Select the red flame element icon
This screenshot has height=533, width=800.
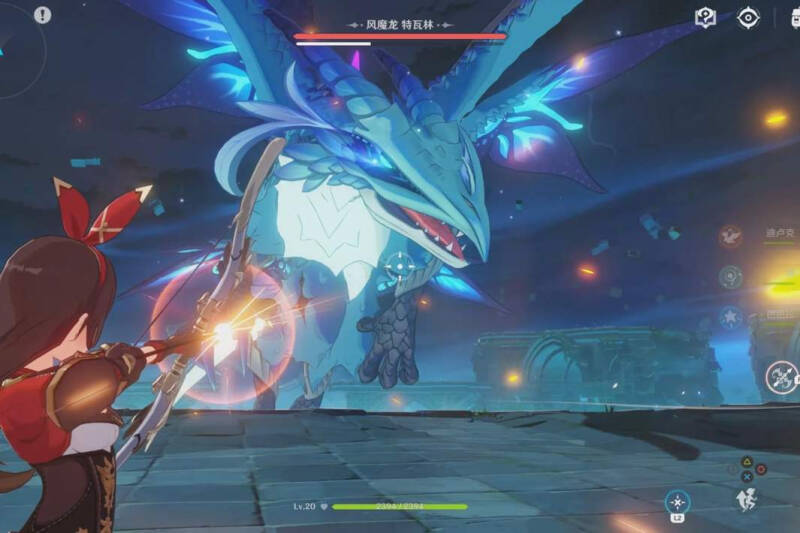731,237
